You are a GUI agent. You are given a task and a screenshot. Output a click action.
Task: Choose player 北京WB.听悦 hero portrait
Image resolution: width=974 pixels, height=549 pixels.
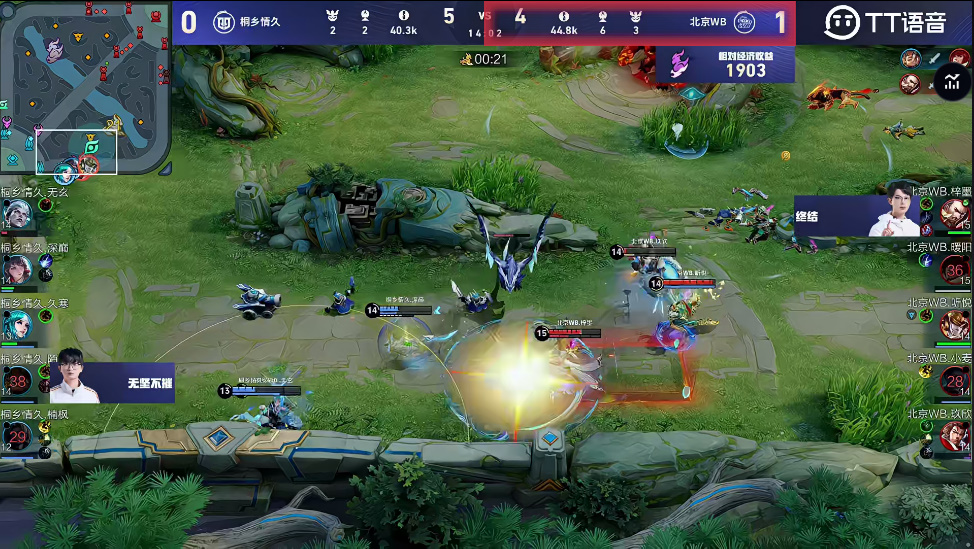pos(955,325)
